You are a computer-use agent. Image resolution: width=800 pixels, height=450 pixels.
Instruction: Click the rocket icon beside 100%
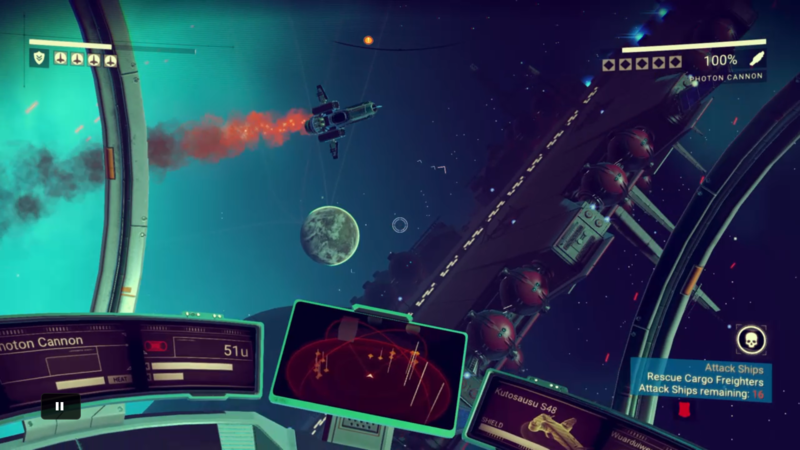(x=756, y=59)
